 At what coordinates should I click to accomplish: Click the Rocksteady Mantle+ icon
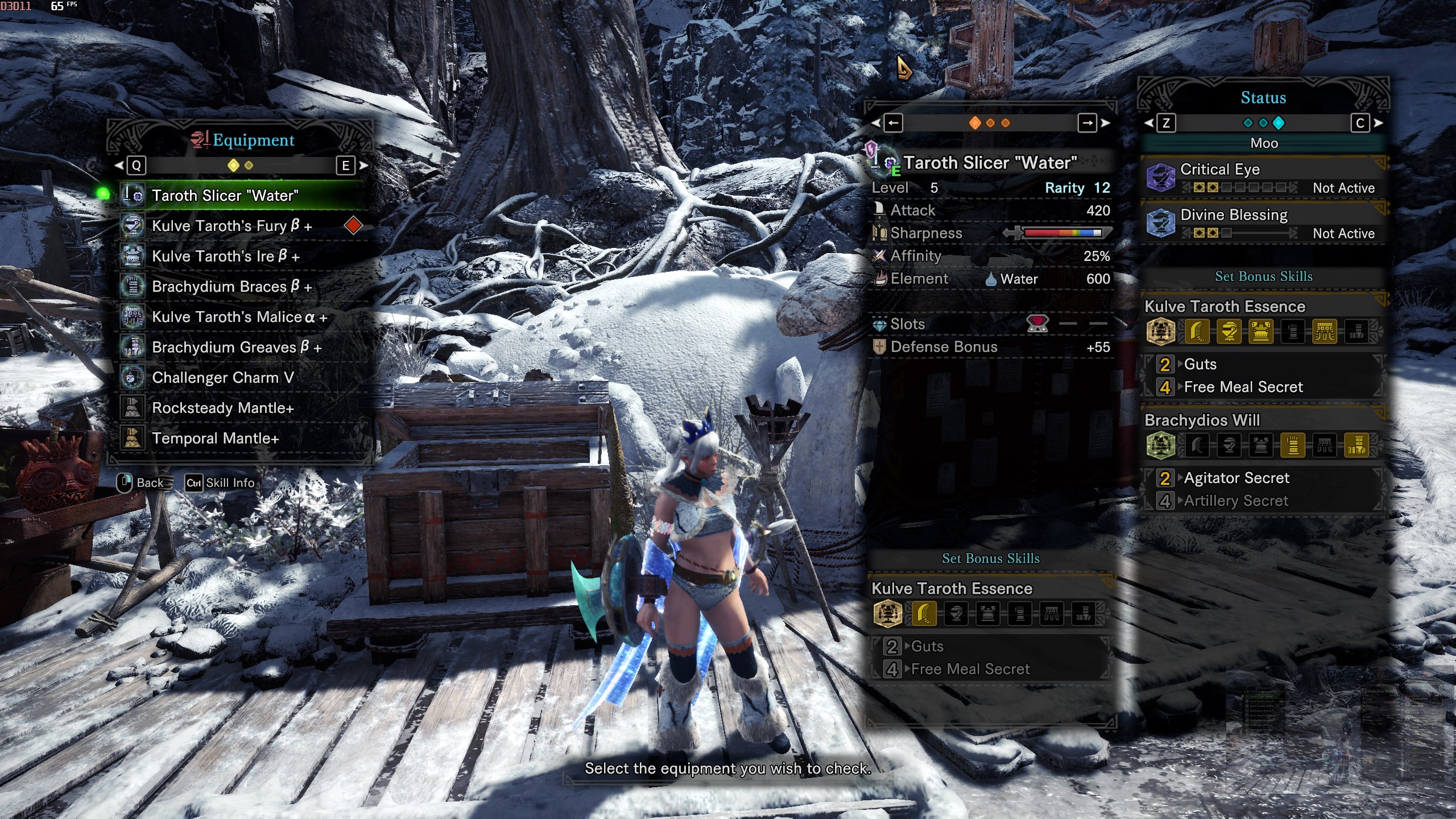click(133, 408)
